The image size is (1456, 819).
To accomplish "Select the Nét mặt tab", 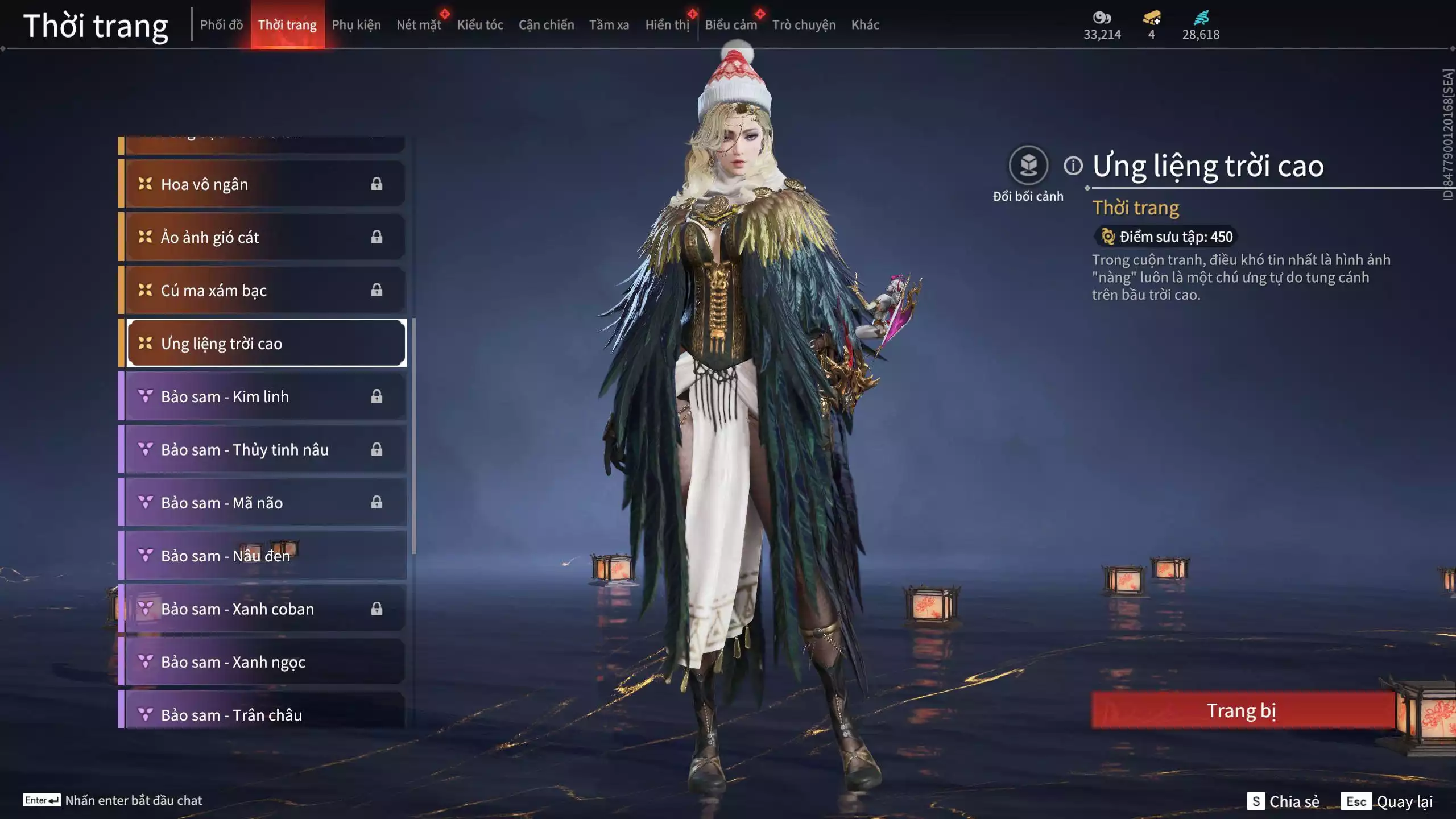I will pos(419,25).
